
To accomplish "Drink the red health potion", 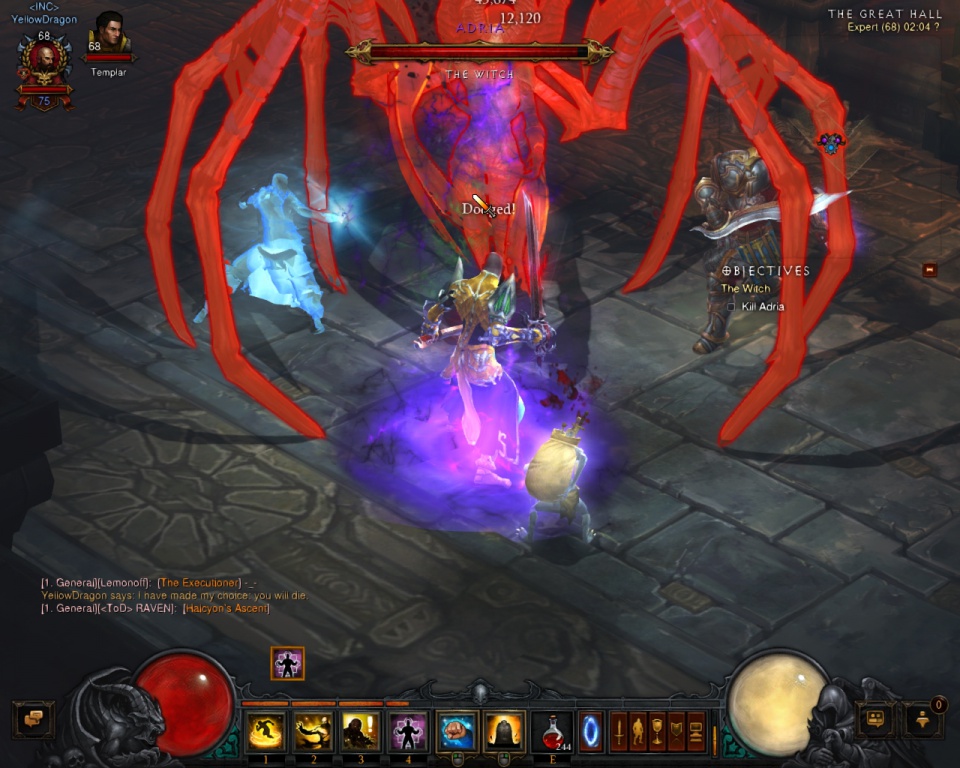I will click(552, 731).
